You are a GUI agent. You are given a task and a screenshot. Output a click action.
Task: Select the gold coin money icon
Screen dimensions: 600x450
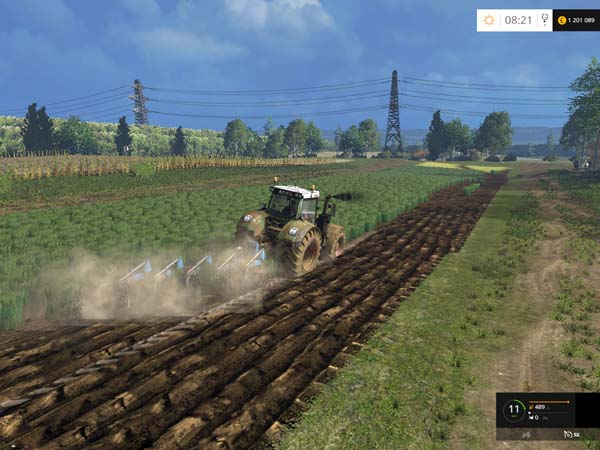click(x=561, y=20)
